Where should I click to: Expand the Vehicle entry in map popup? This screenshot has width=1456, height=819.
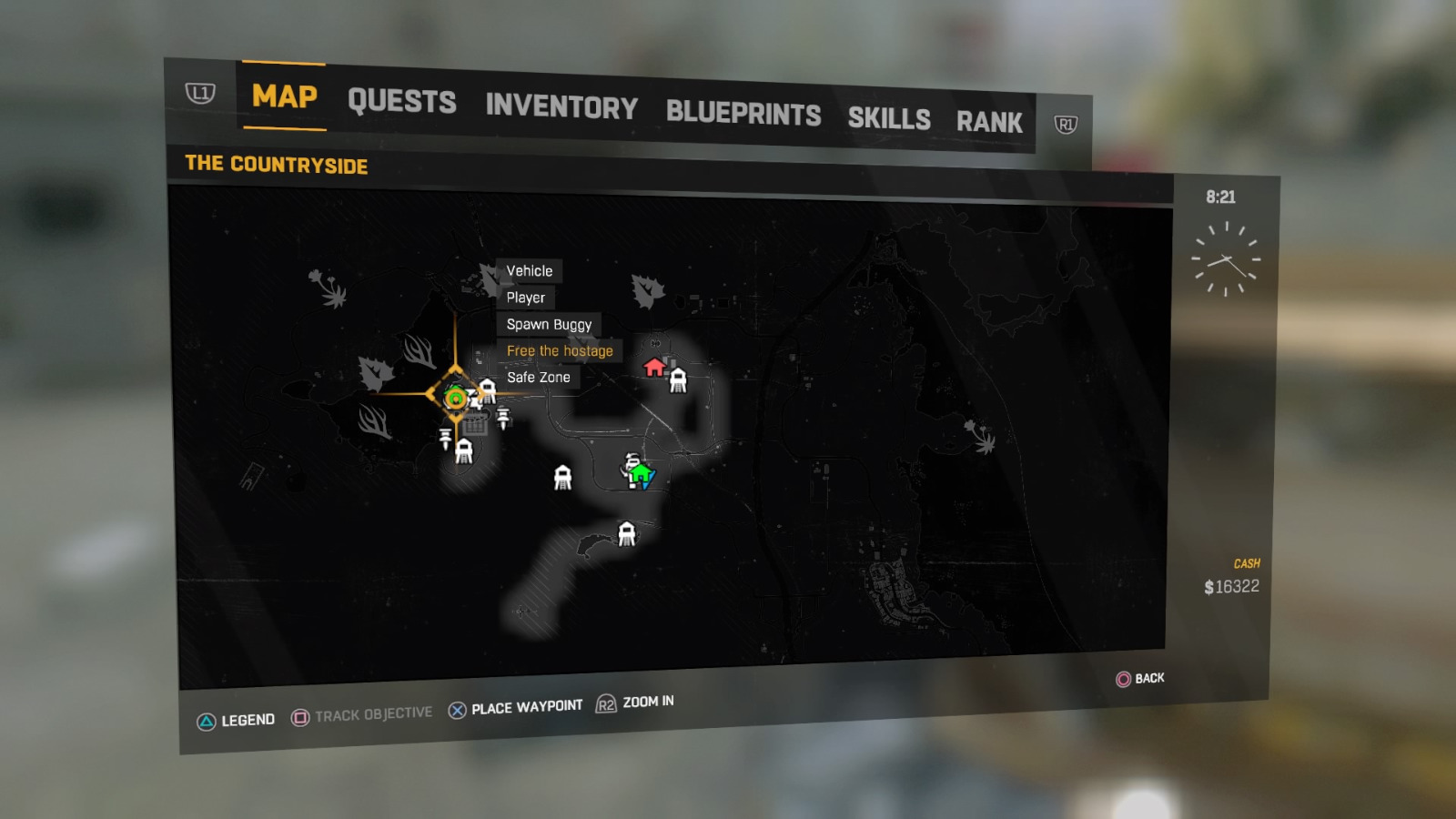[529, 270]
